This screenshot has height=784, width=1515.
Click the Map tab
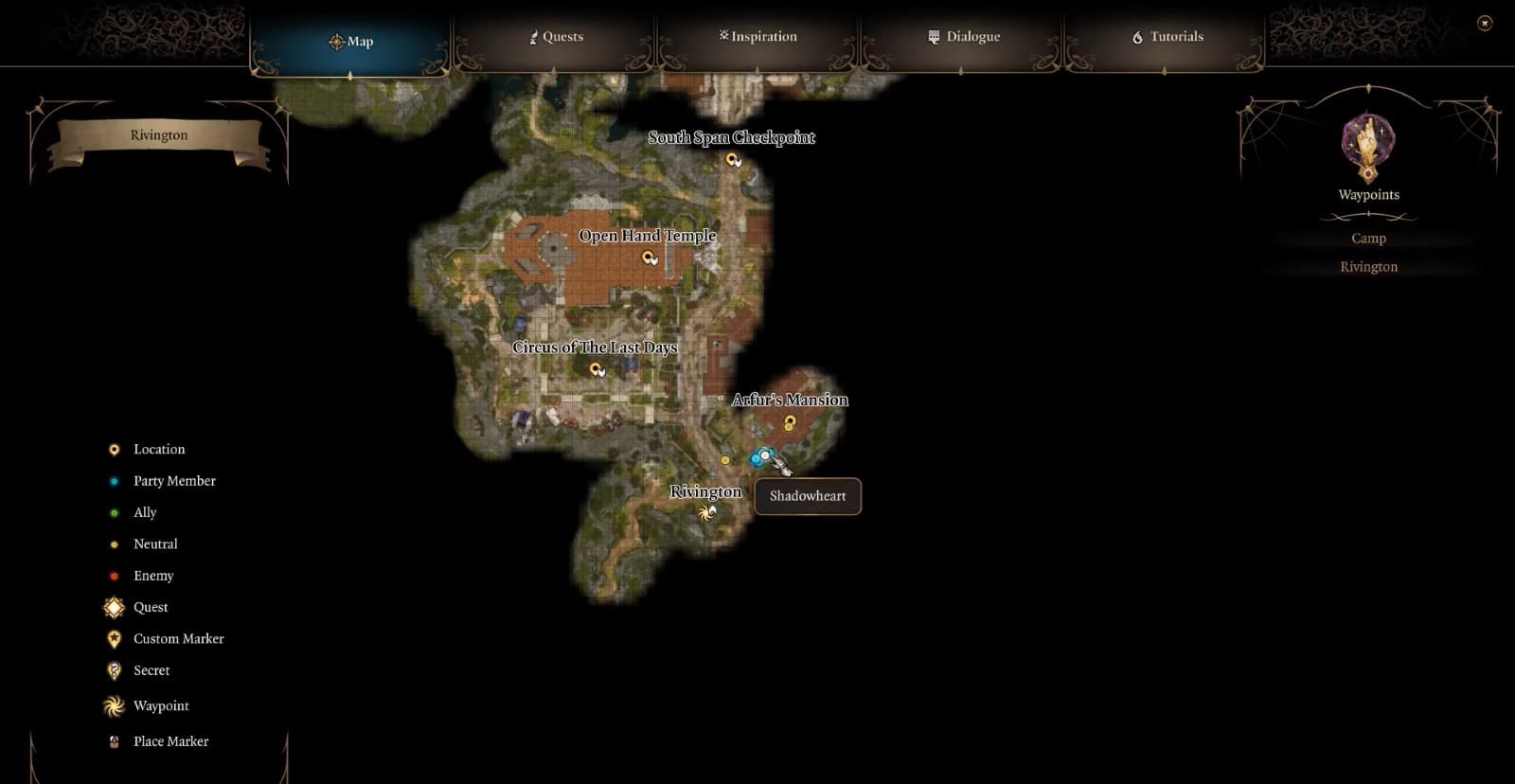coord(350,42)
